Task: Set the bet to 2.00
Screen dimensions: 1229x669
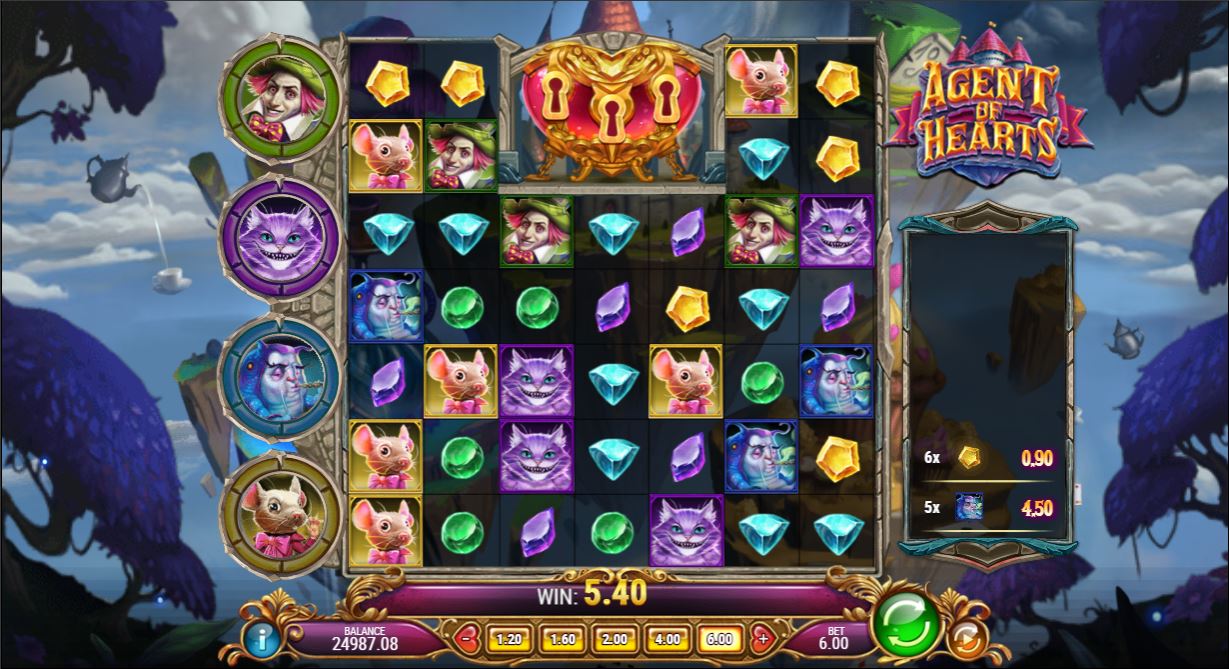Action: (614, 638)
